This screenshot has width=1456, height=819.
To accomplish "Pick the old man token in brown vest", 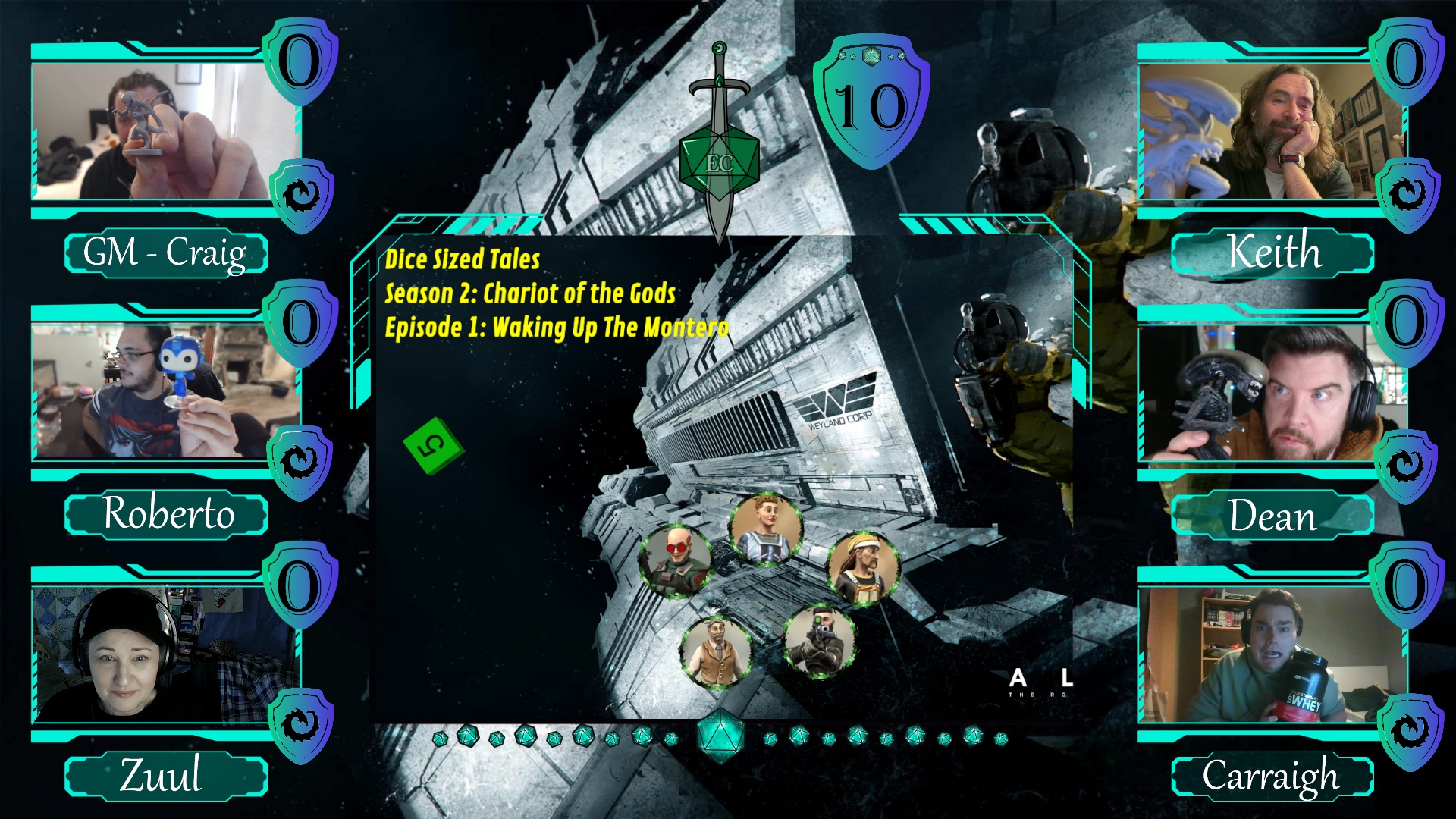I will pyautogui.click(x=715, y=651).
